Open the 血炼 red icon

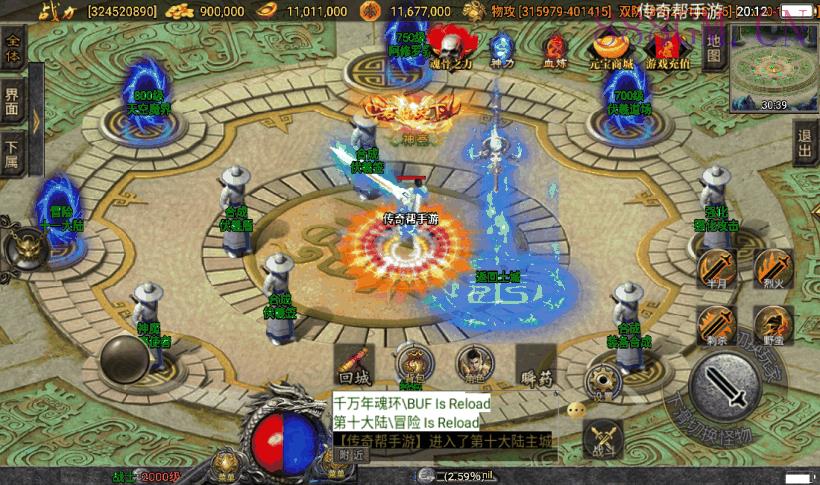click(x=555, y=48)
